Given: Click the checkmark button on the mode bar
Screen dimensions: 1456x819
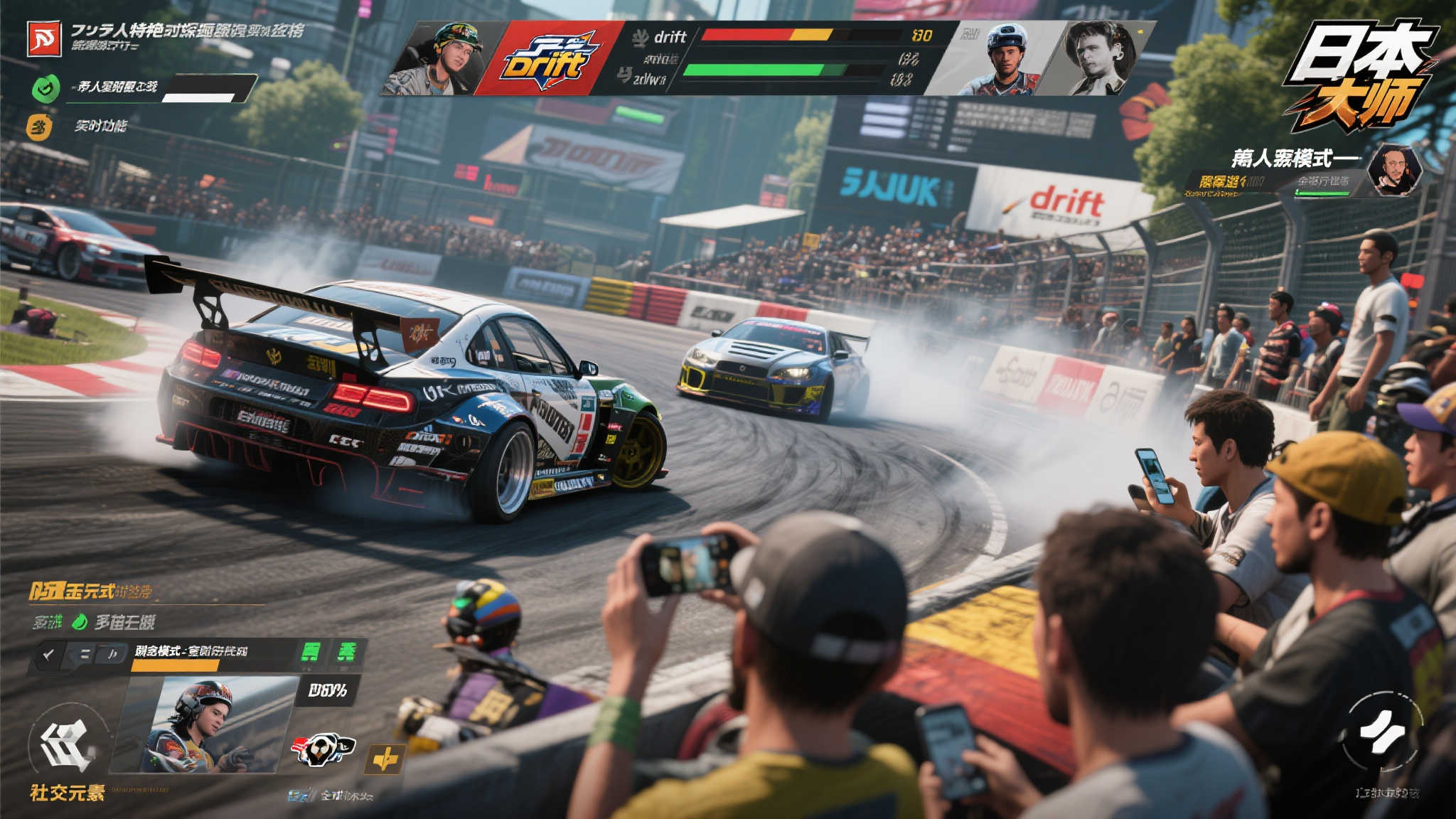Looking at the screenshot, I should click(x=48, y=654).
